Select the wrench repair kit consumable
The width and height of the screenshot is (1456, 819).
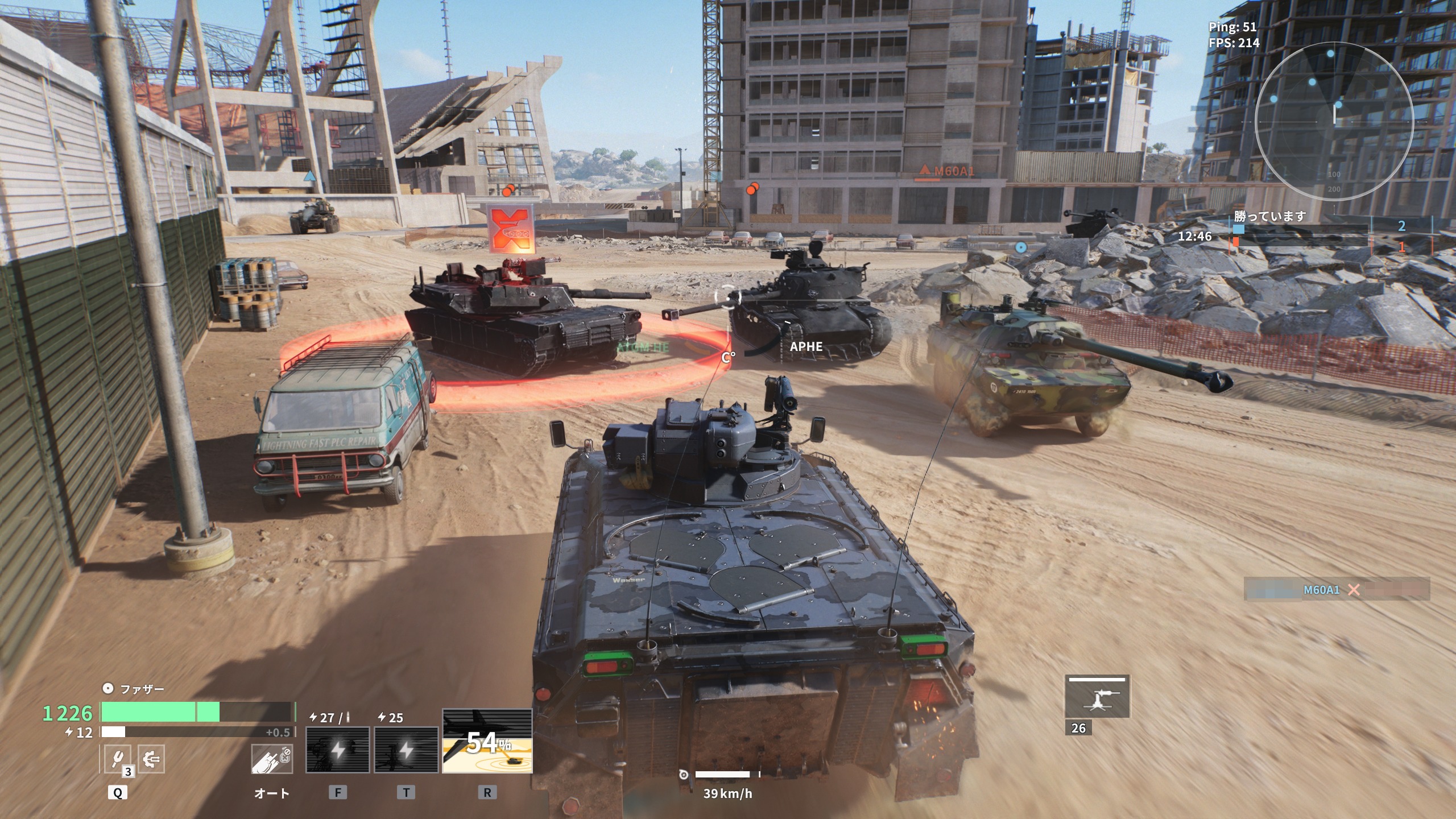click(x=117, y=759)
